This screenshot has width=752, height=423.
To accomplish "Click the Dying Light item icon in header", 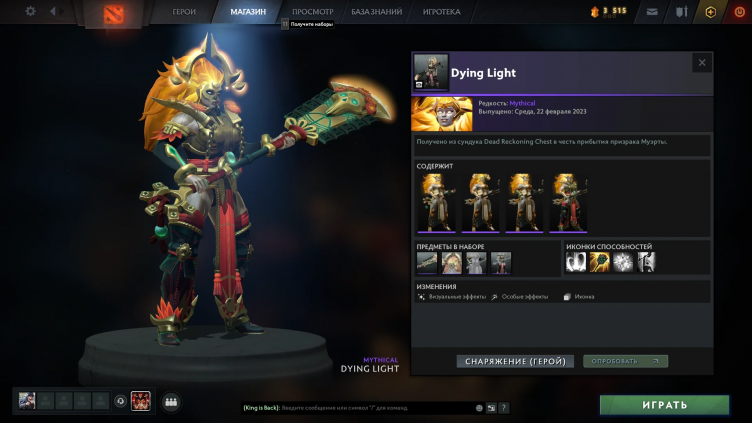I will click(x=430, y=72).
